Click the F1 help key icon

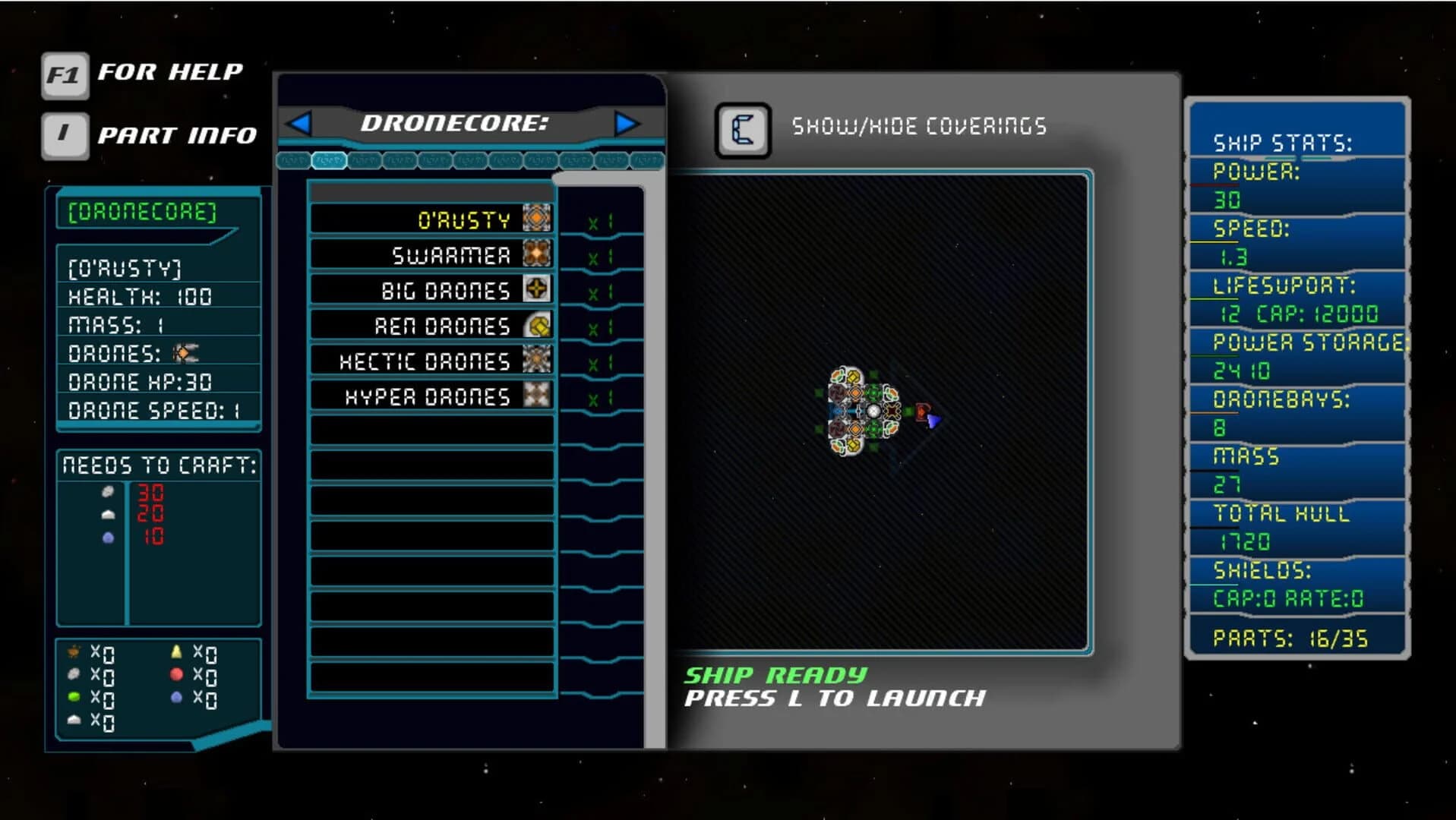click(64, 74)
